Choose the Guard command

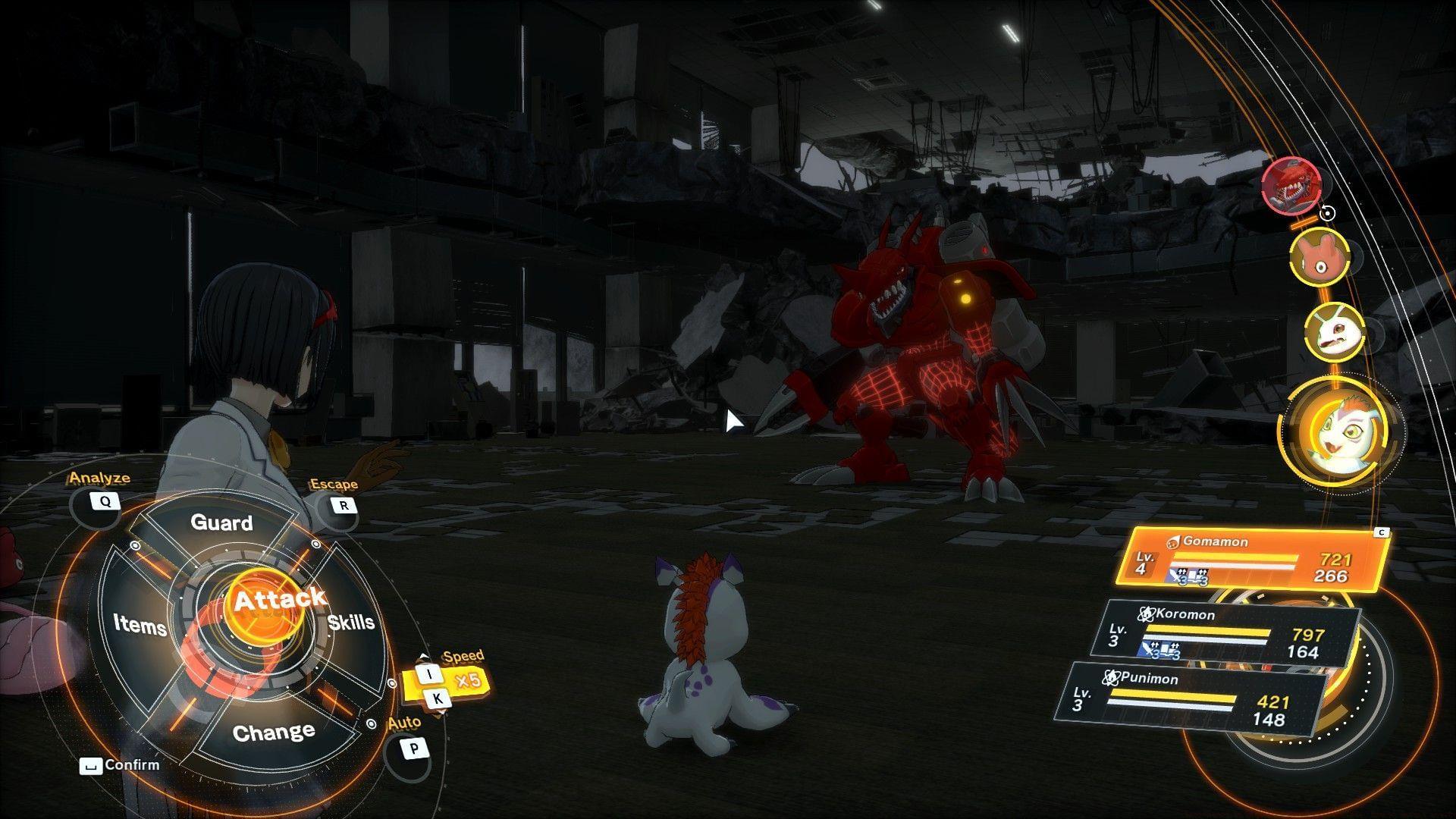(x=221, y=522)
